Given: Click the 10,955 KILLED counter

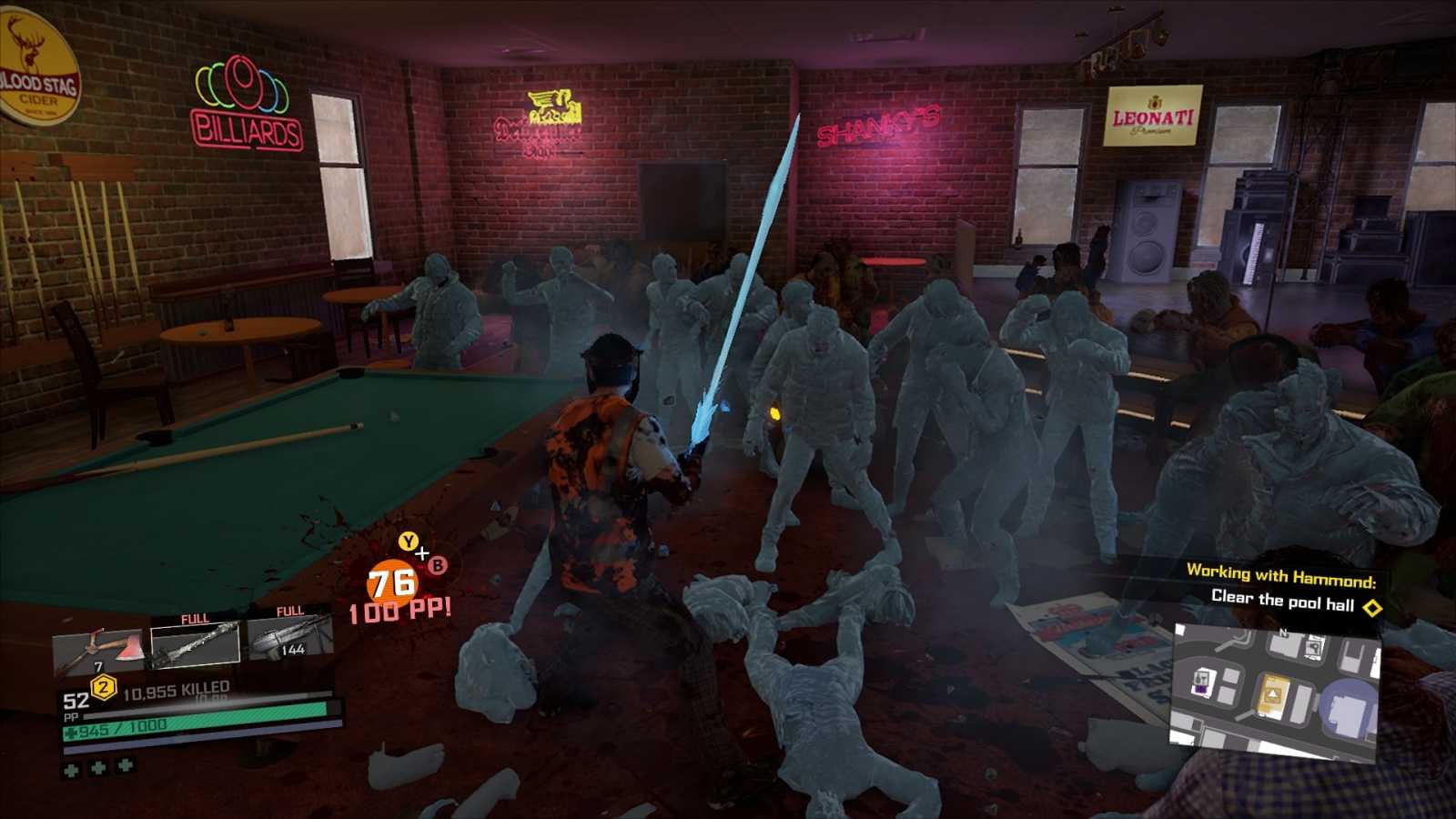Looking at the screenshot, I should 176,689.
